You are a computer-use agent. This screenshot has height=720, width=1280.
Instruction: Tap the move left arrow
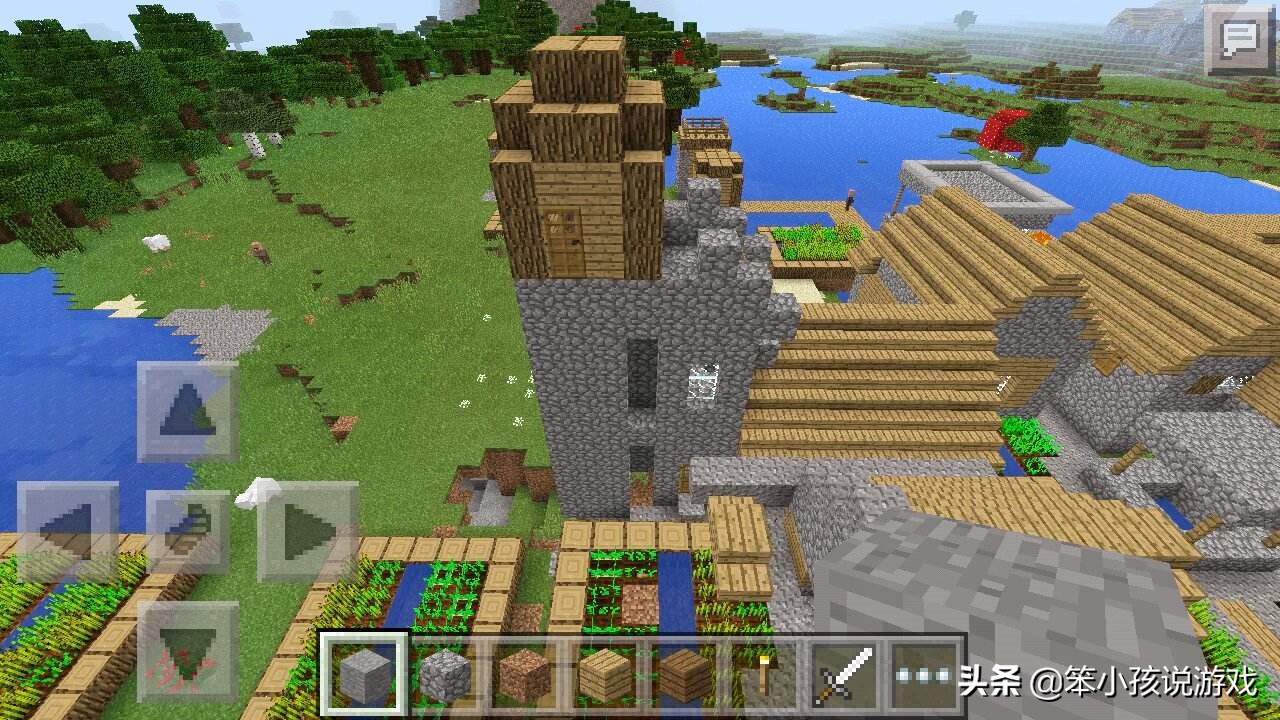(67, 531)
